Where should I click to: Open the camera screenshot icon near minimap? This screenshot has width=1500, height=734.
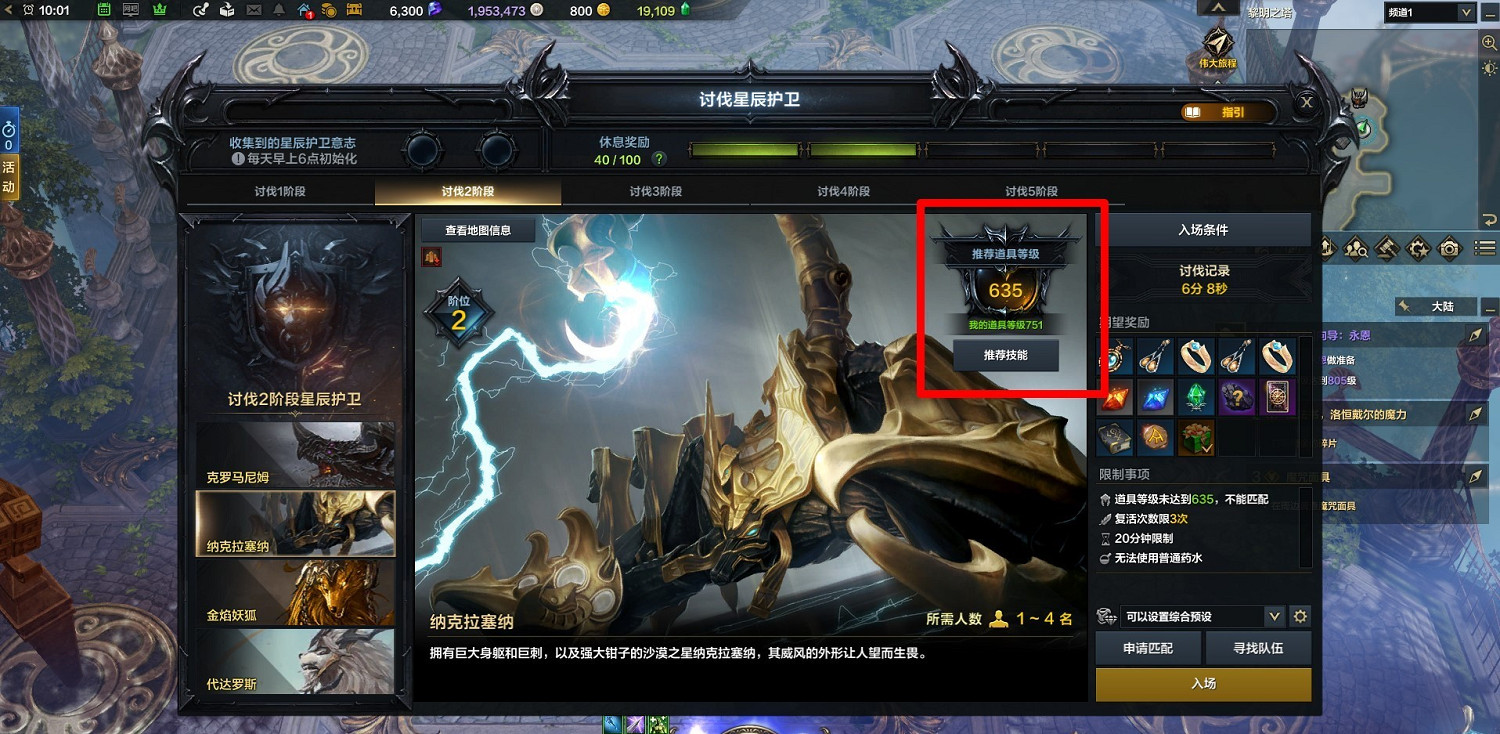pyautogui.click(x=1448, y=250)
